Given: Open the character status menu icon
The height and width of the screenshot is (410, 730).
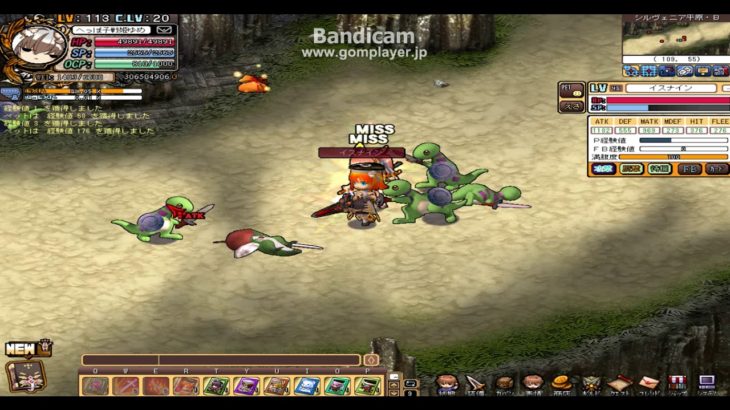Looking at the screenshot, I should [x=444, y=383].
